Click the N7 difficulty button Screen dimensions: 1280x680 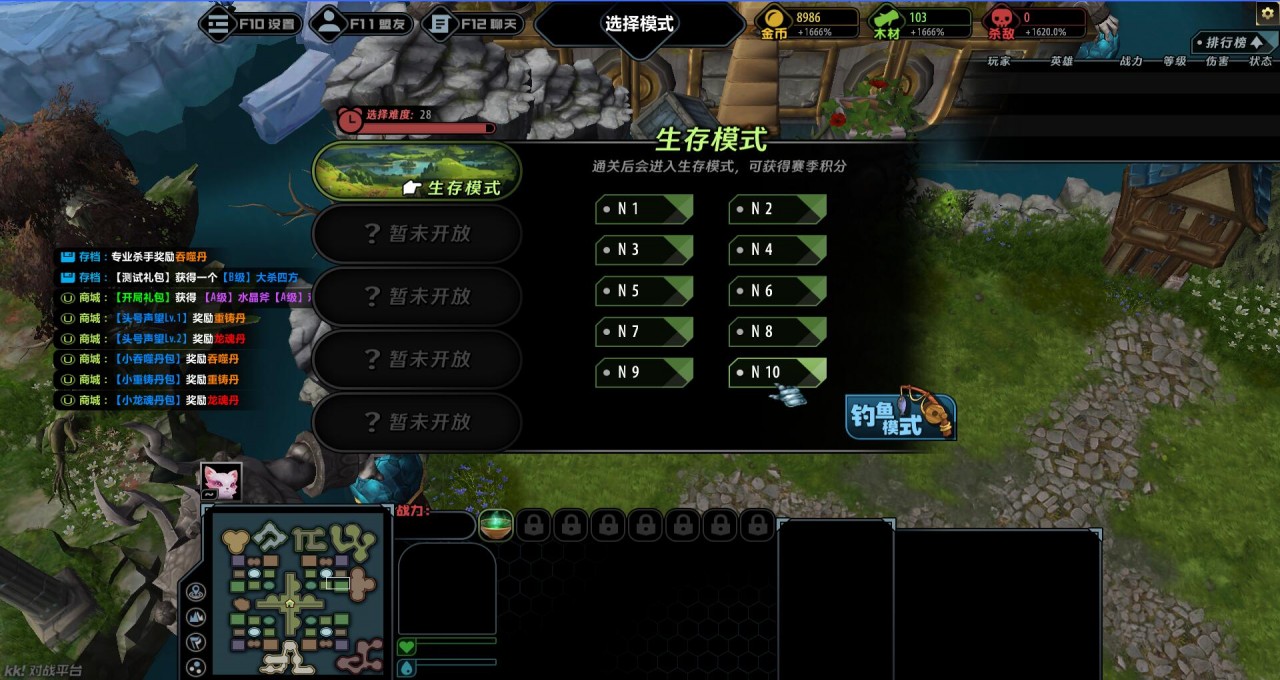click(644, 332)
